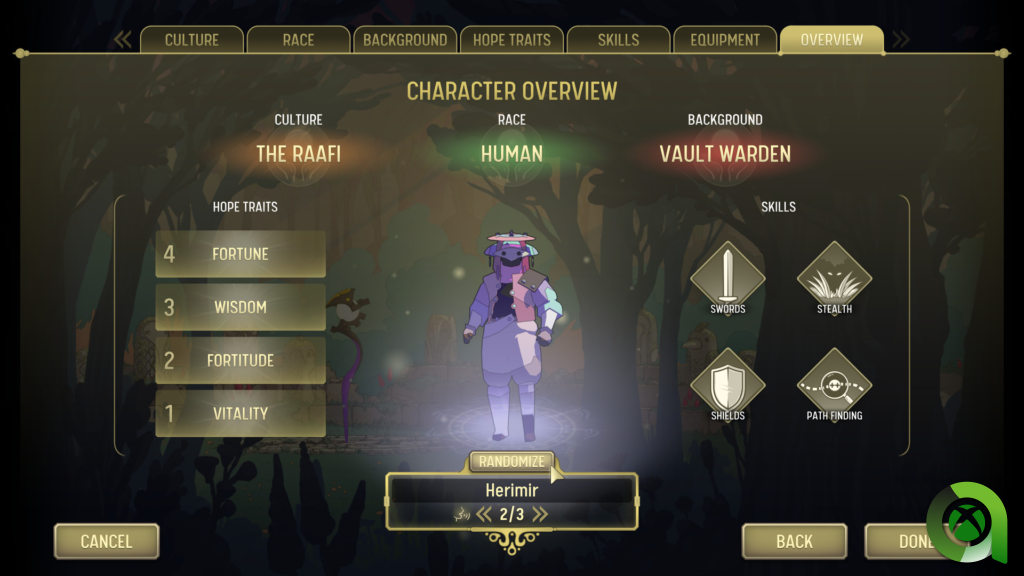Viewport: 1024px width, 576px height.
Task: Open the Race tab
Action: pos(298,40)
